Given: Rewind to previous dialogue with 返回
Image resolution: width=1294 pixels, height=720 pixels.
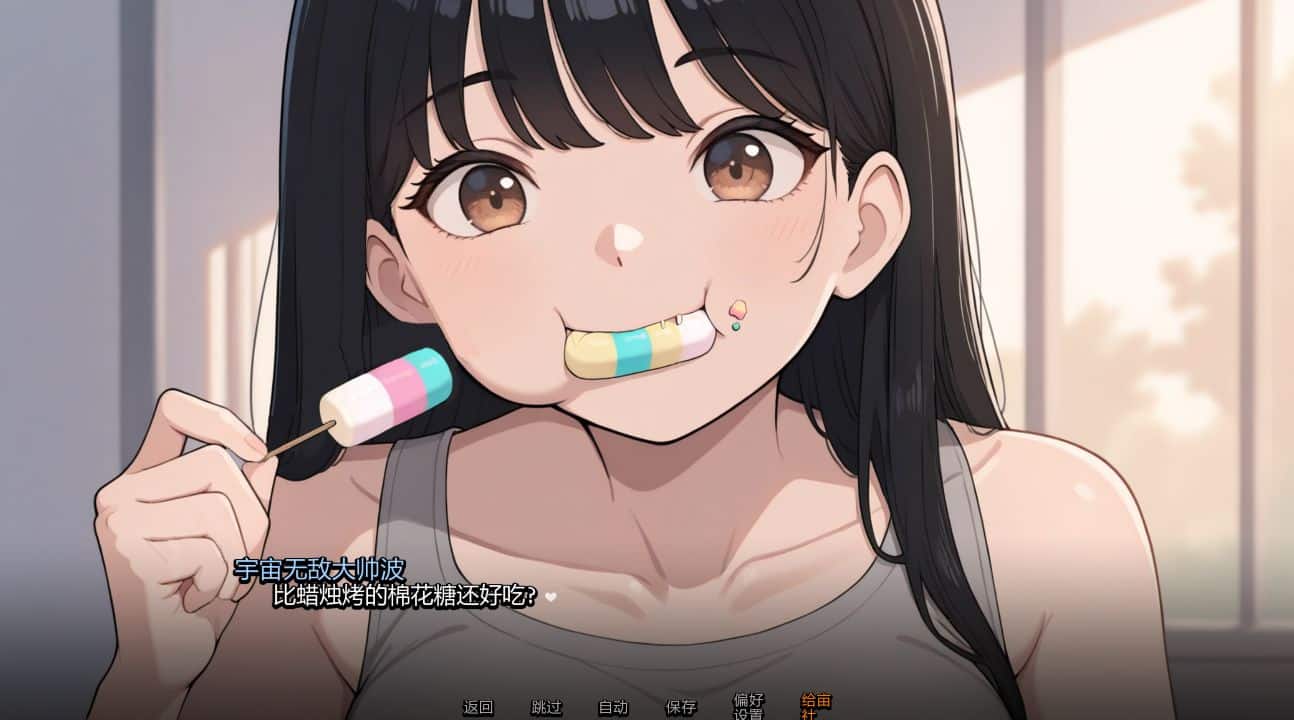Looking at the screenshot, I should (x=476, y=707).
